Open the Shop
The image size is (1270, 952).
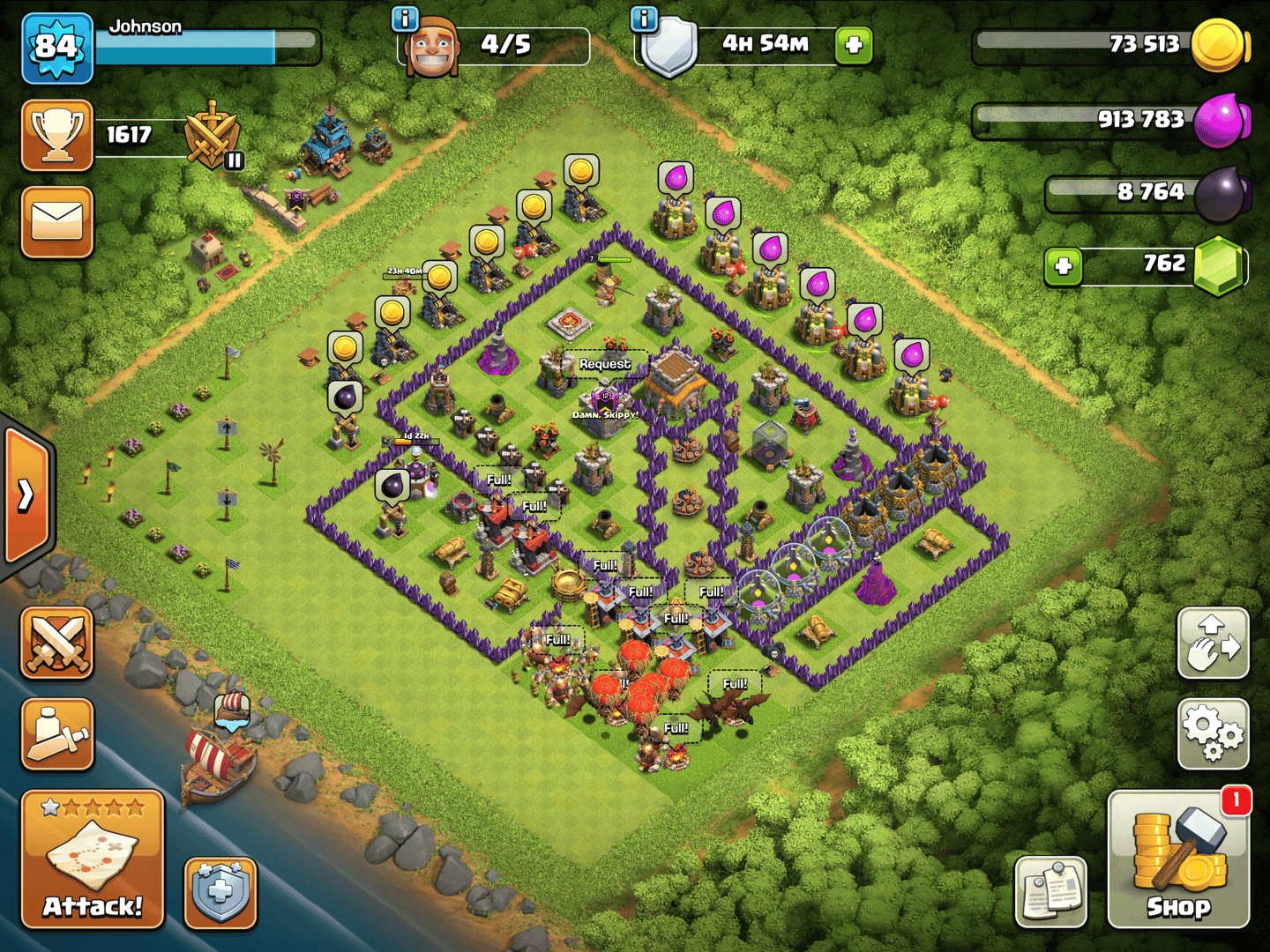[1178, 860]
